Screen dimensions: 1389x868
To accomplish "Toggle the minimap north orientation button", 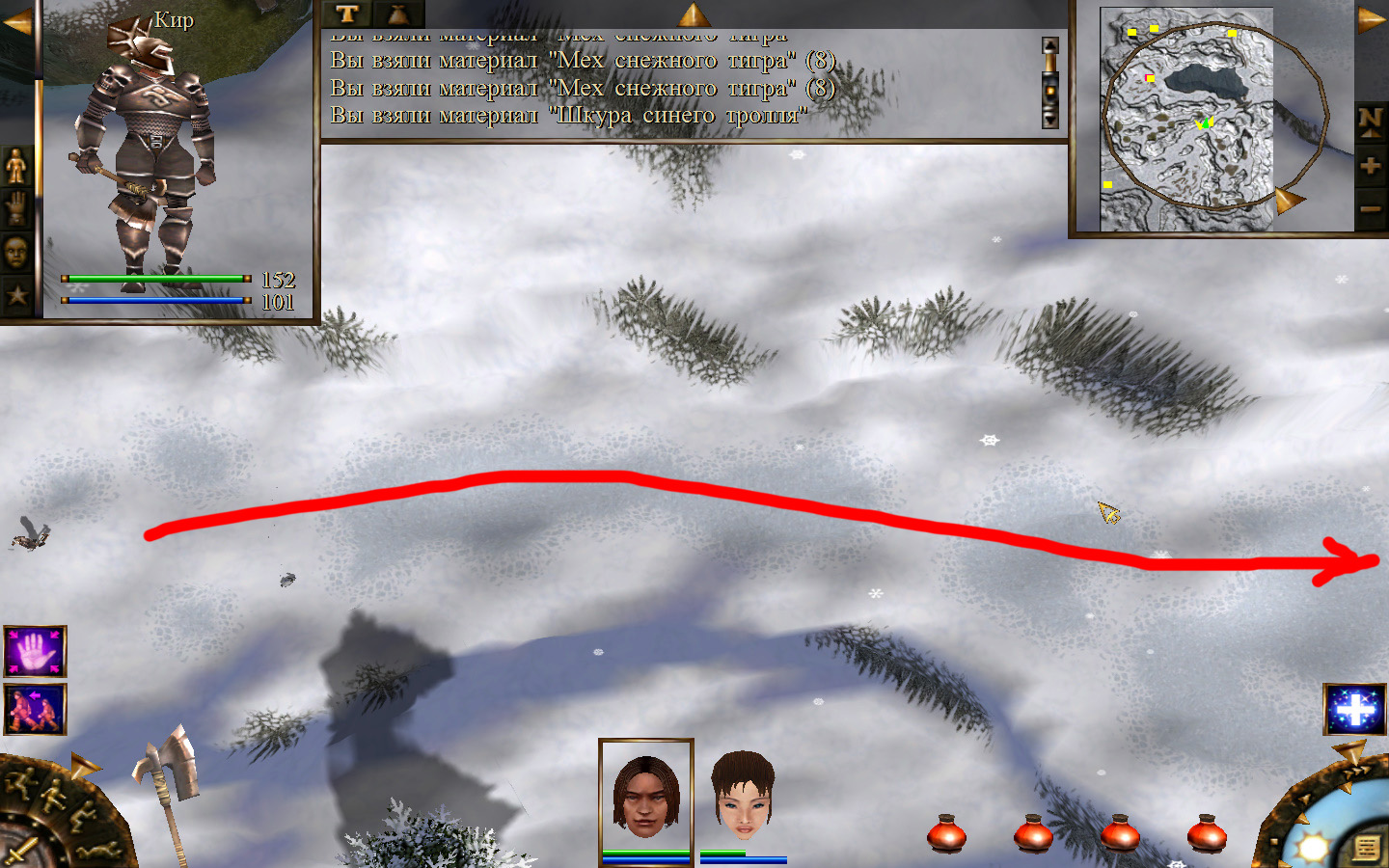I will [1371, 121].
